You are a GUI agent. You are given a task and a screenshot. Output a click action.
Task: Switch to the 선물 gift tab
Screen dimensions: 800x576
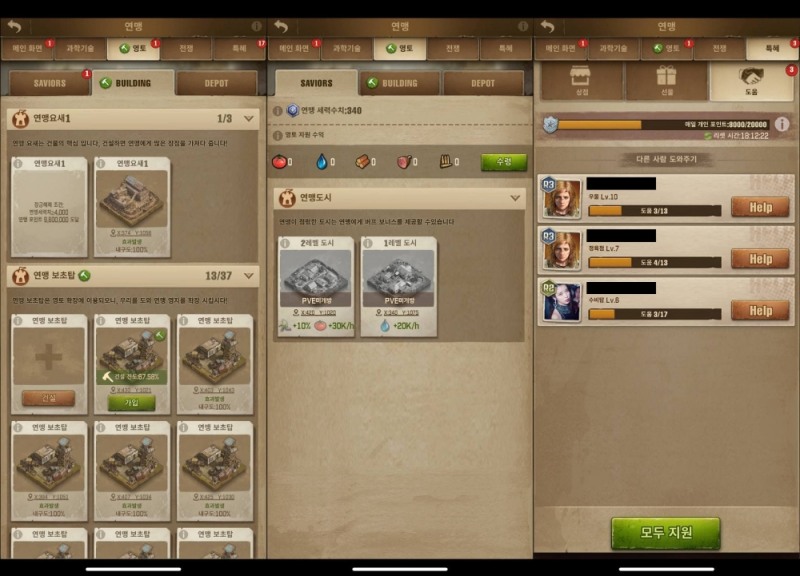tap(666, 80)
